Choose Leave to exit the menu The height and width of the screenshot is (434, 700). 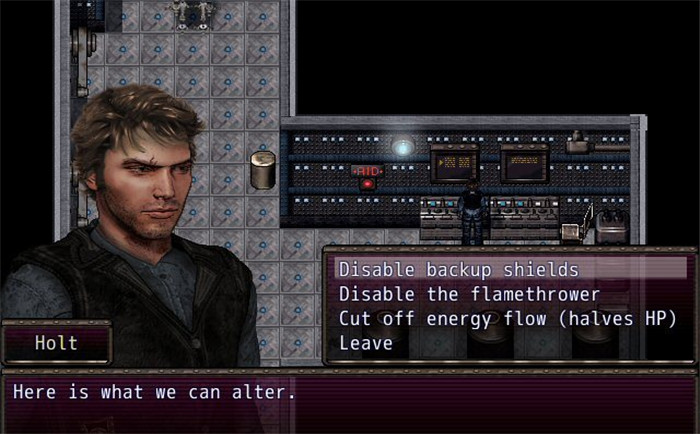pyautogui.click(x=366, y=343)
